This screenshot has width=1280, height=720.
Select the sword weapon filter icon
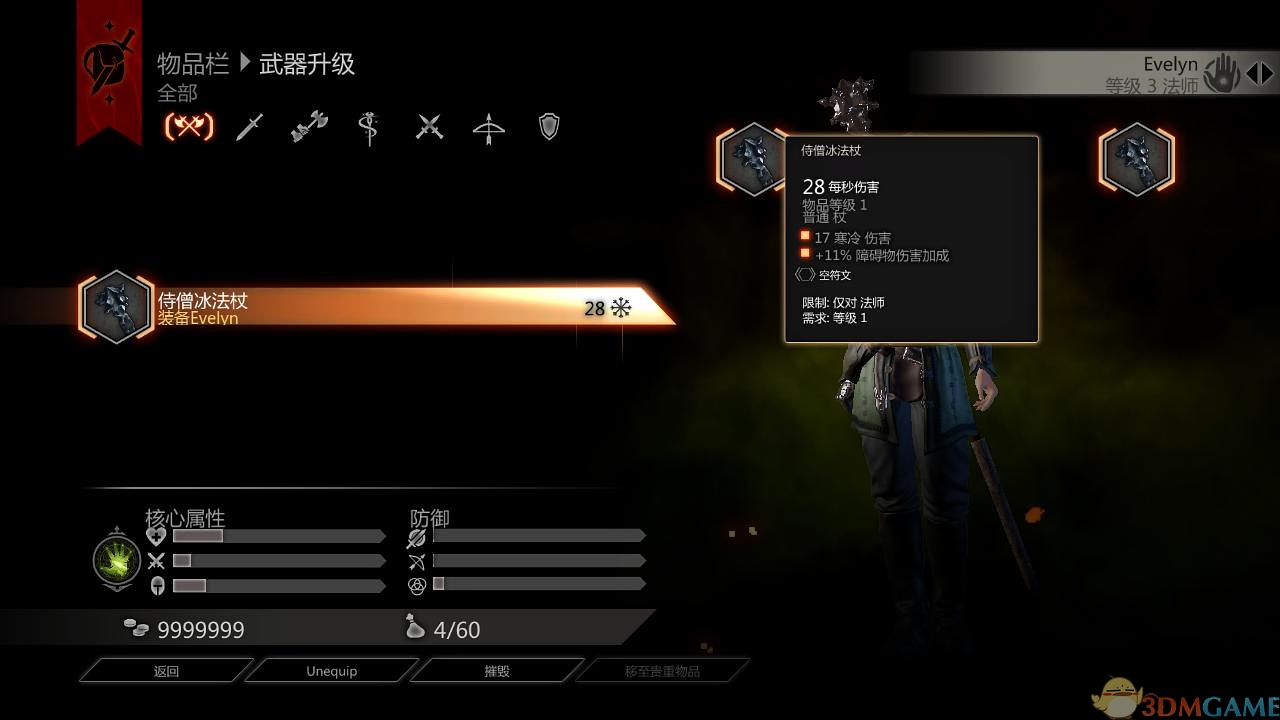[x=248, y=125]
